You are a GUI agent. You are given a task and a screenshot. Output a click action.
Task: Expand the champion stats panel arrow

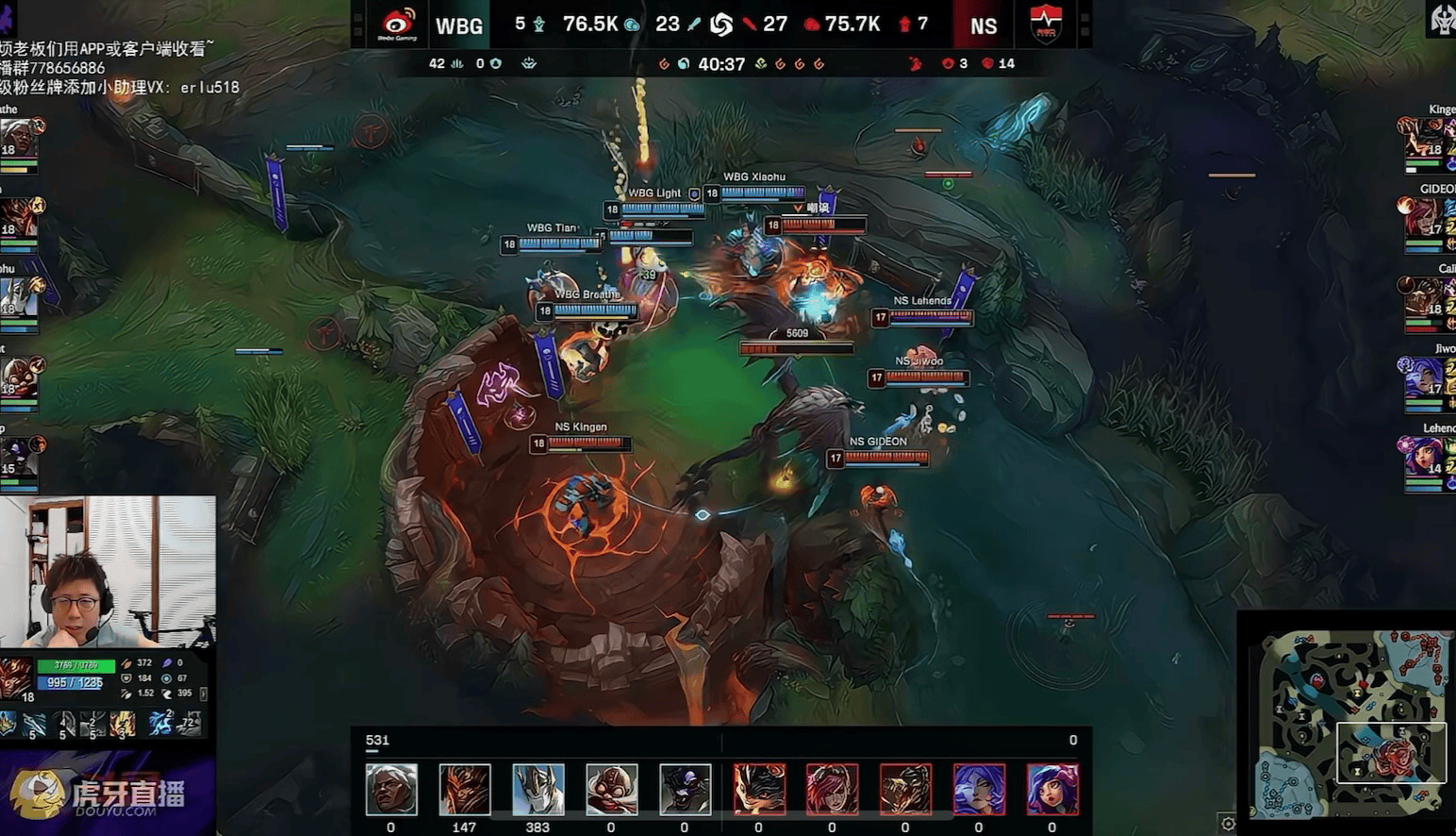204,694
